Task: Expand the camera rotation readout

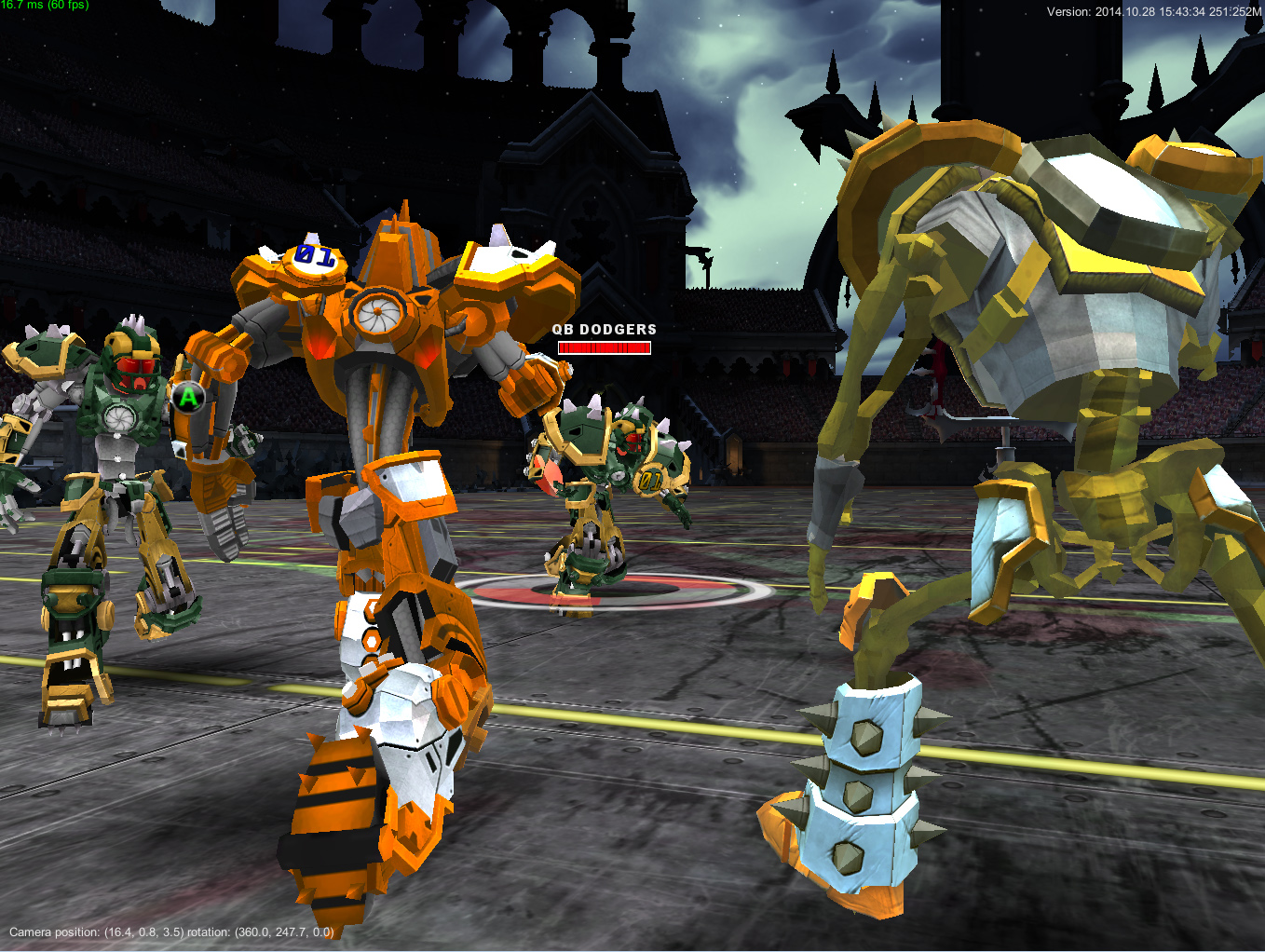Action: pyautogui.click(x=275, y=931)
